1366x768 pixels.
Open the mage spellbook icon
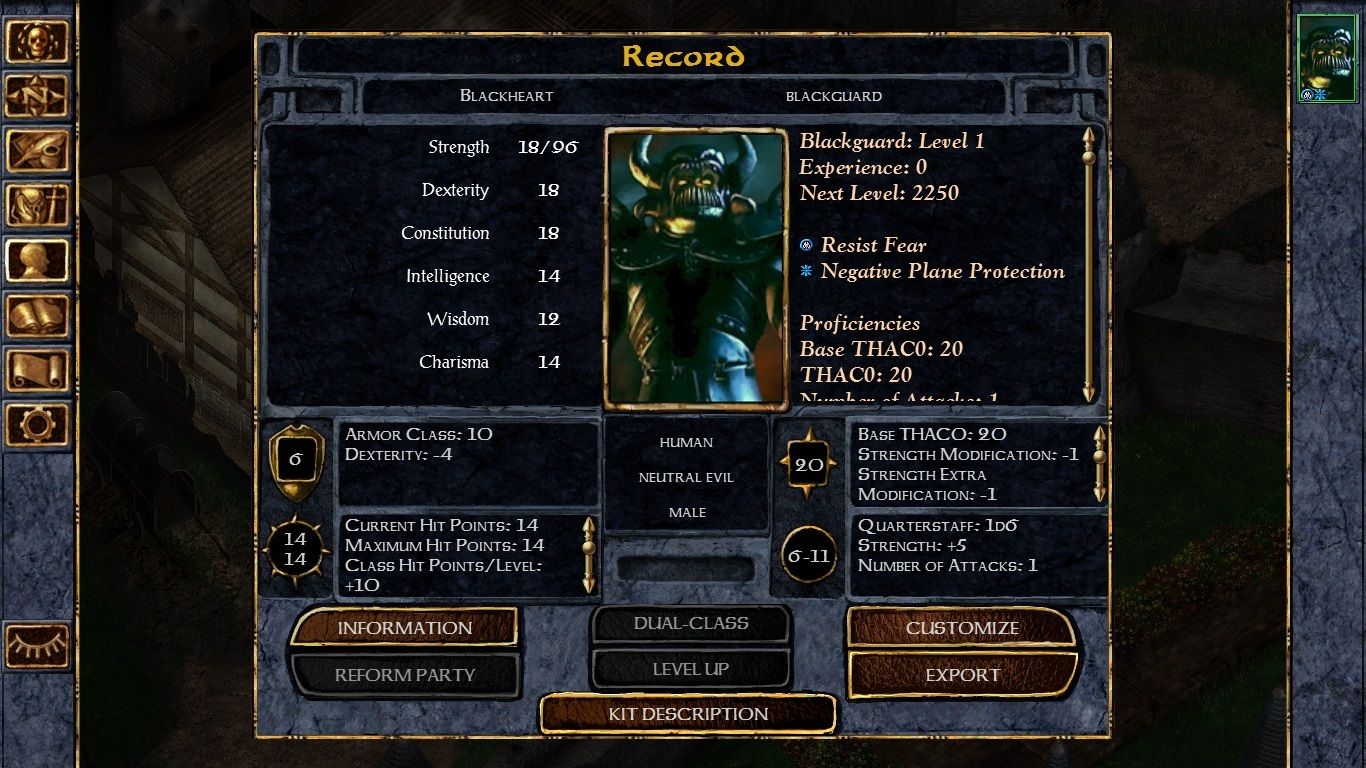tap(38, 315)
